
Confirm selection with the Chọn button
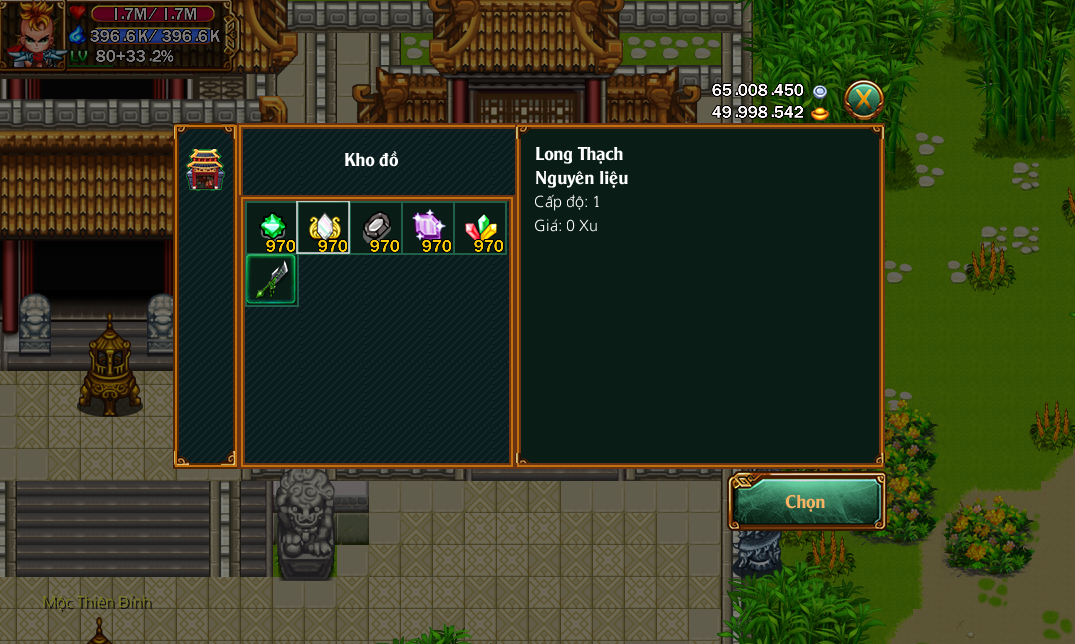806,502
